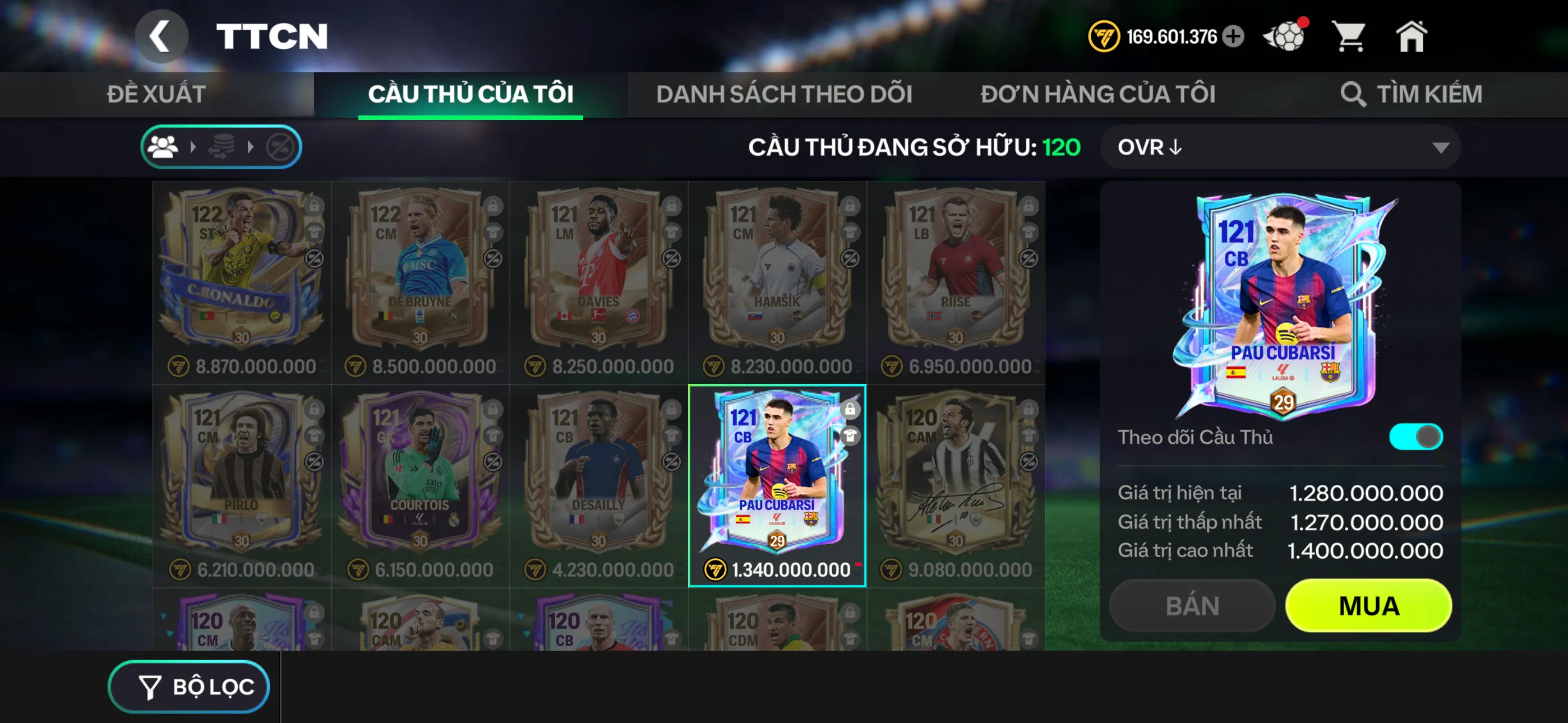The height and width of the screenshot is (723, 1568).
Task: Open the OVR sort dropdown
Action: pyautogui.click(x=1278, y=147)
